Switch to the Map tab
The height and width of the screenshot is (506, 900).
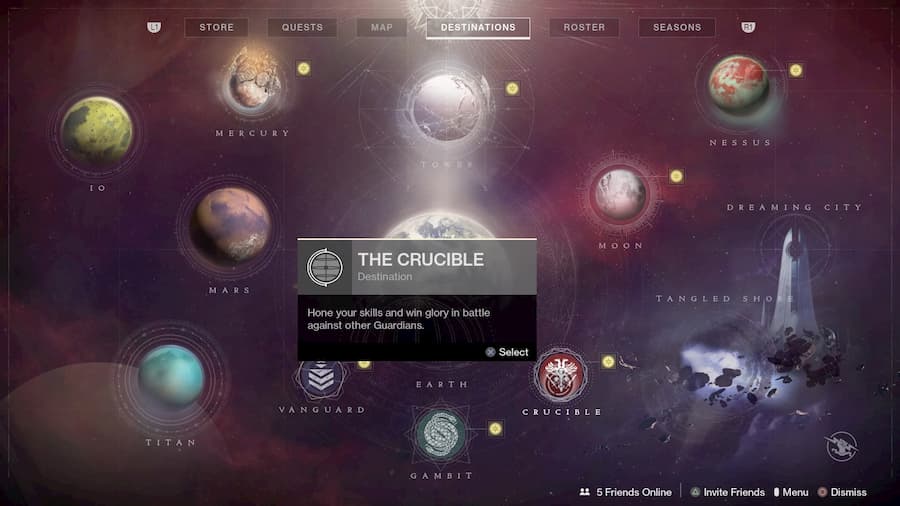(x=382, y=27)
